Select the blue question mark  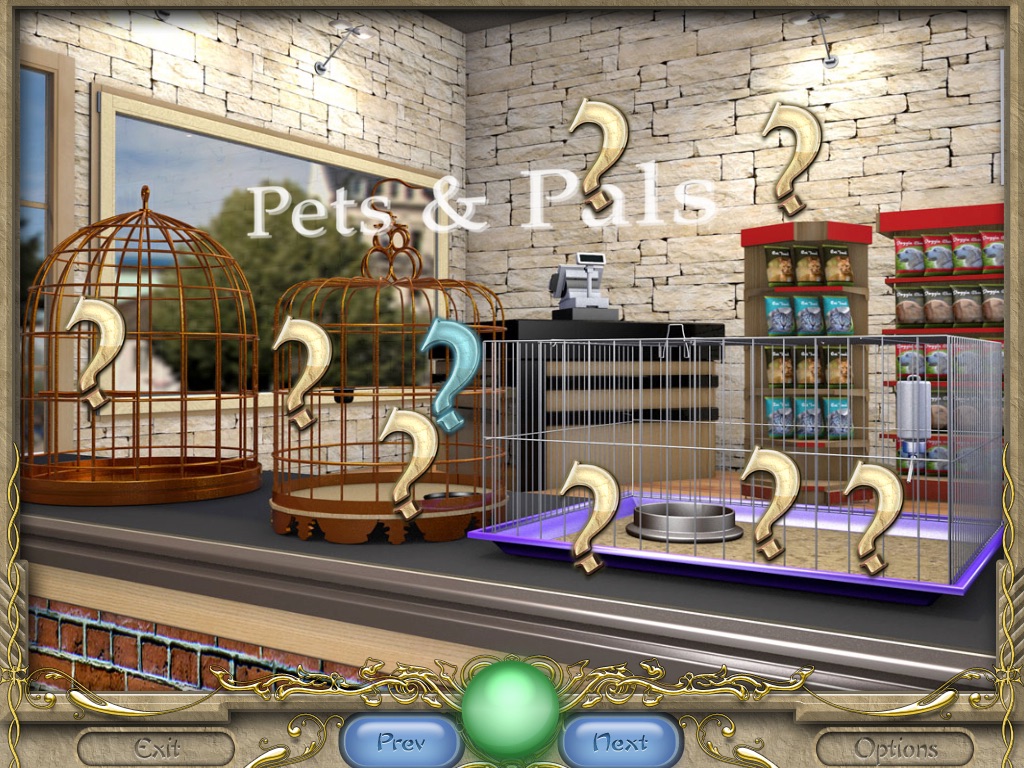tap(452, 368)
